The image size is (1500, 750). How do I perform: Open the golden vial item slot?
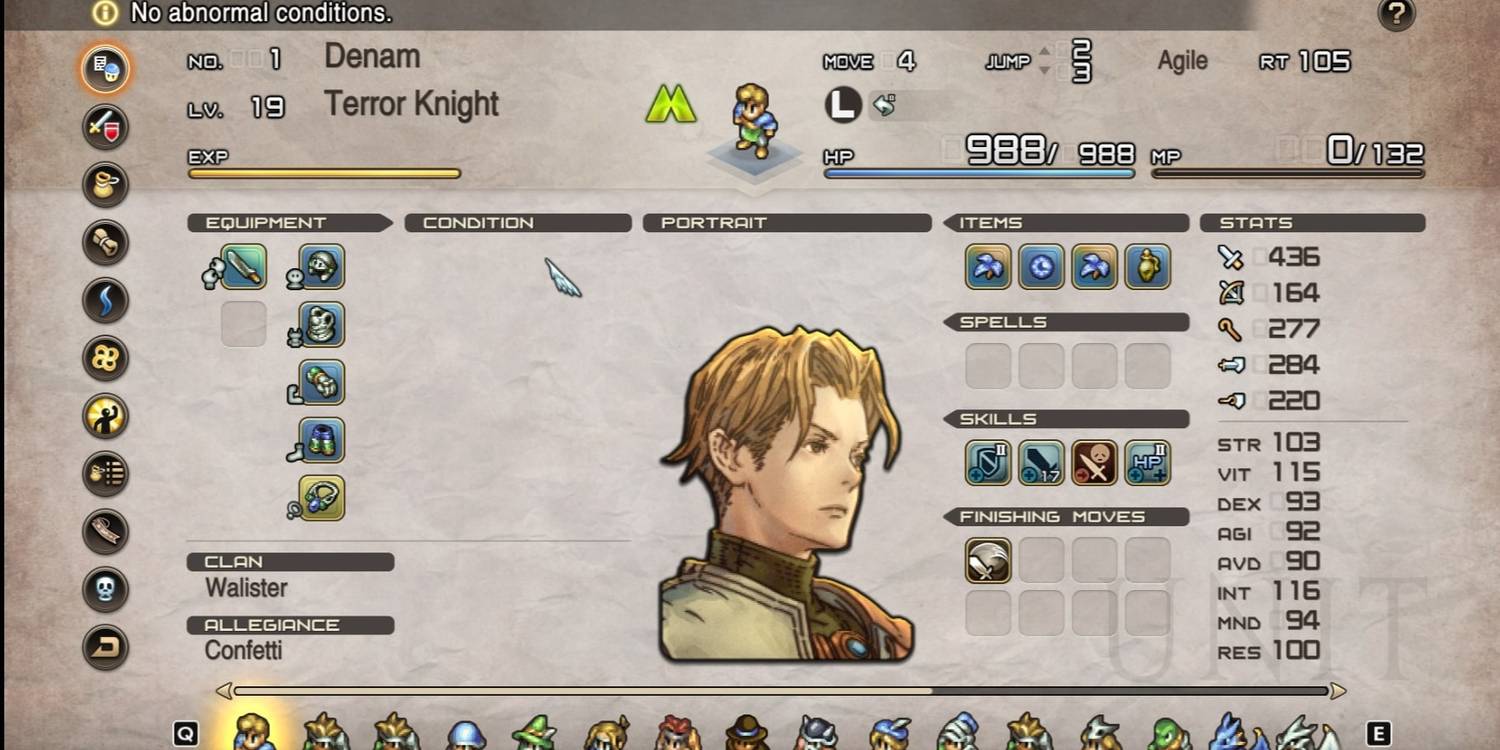1148,267
